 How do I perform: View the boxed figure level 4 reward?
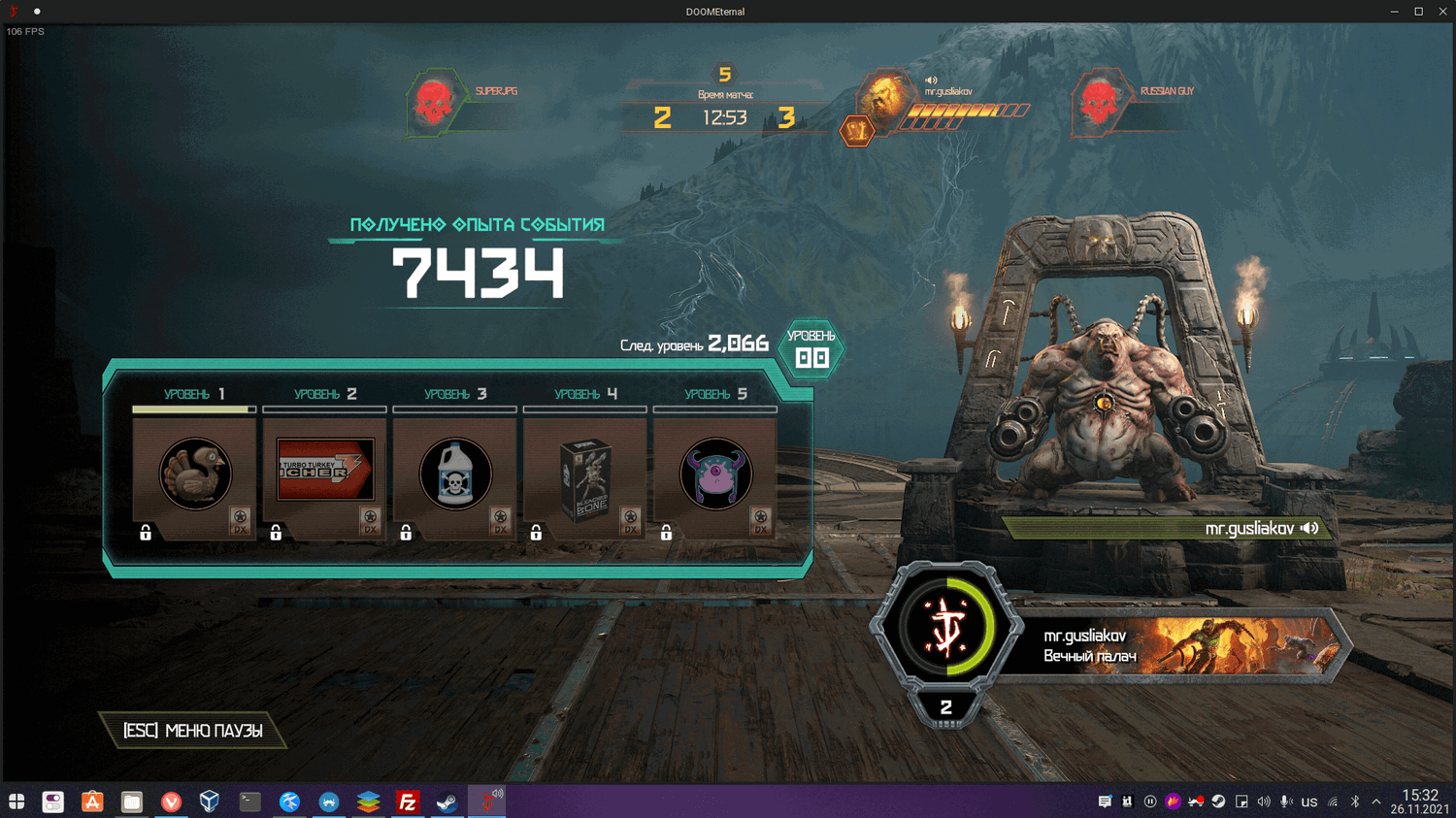coord(585,477)
